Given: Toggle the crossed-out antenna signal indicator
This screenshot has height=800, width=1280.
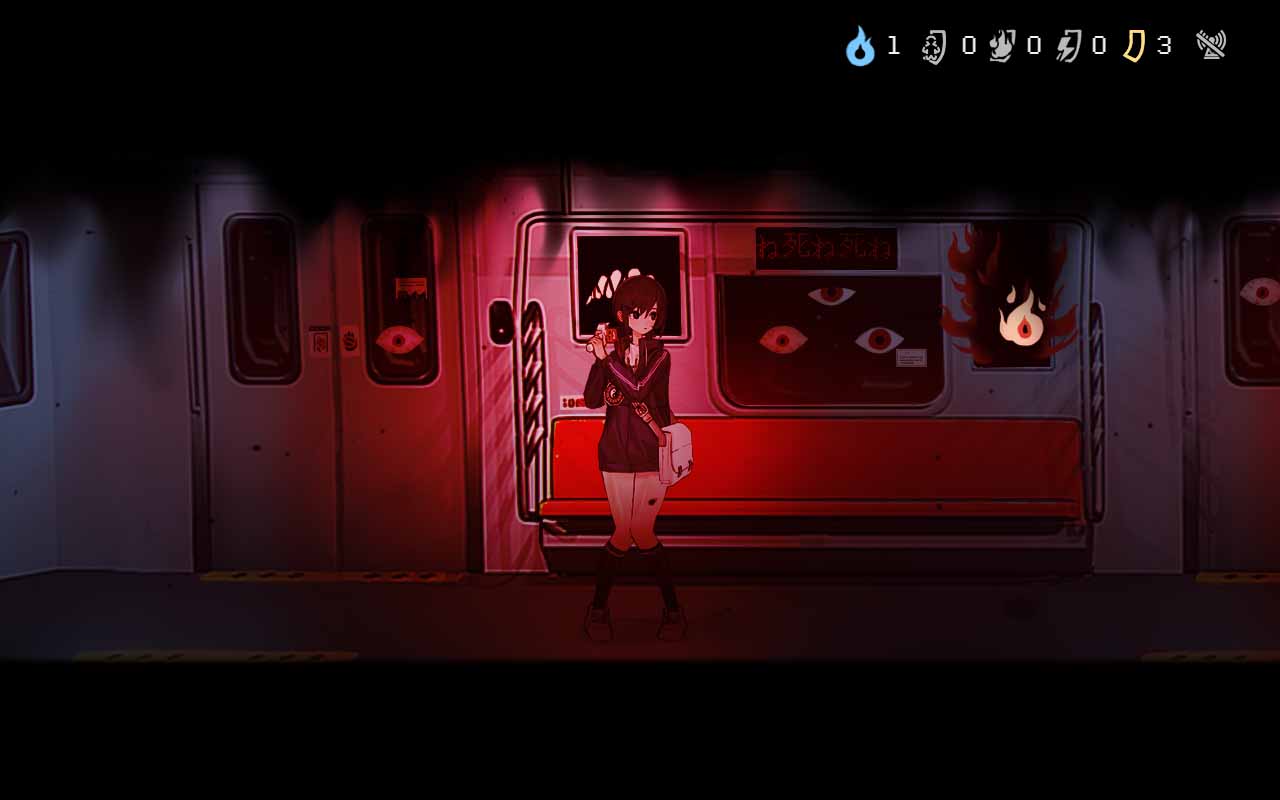Looking at the screenshot, I should [x=1210, y=44].
